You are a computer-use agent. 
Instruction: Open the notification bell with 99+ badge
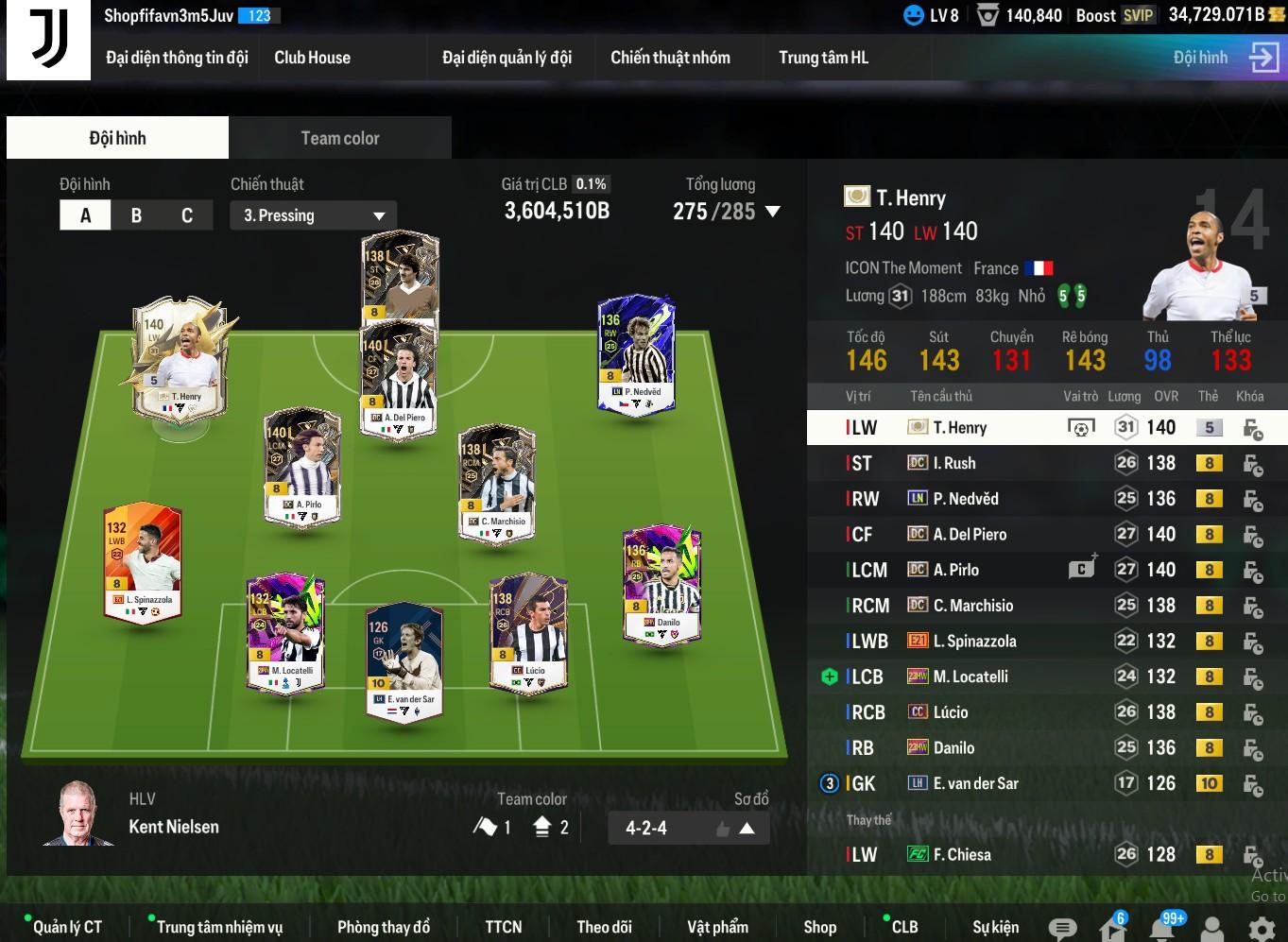pyautogui.click(x=1163, y=928)
